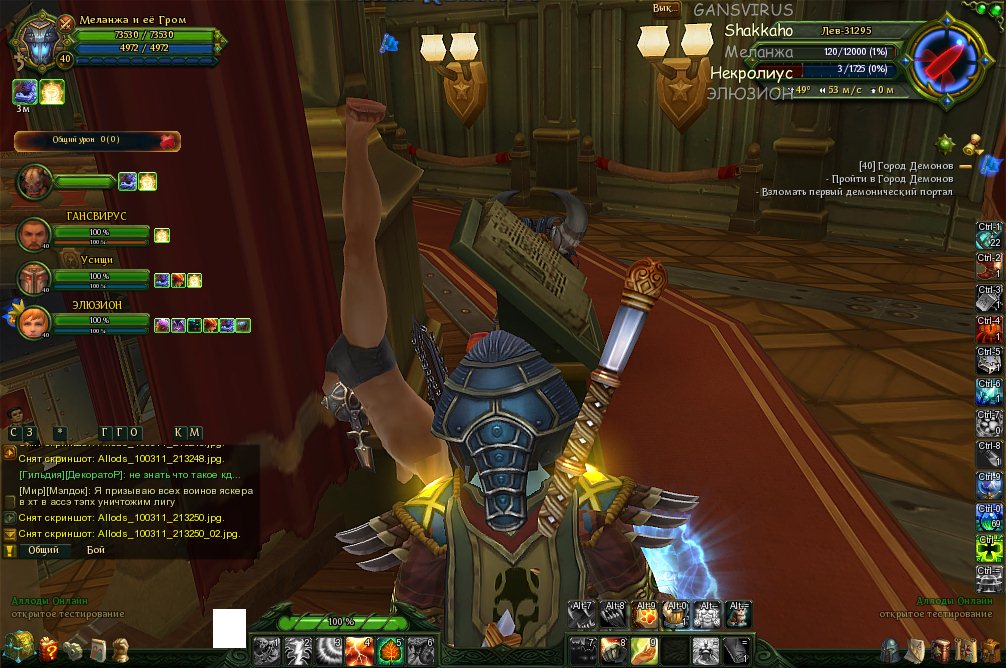Click the helmet character menu icon
Viewport: 1006px width, 668px height.
890,650
